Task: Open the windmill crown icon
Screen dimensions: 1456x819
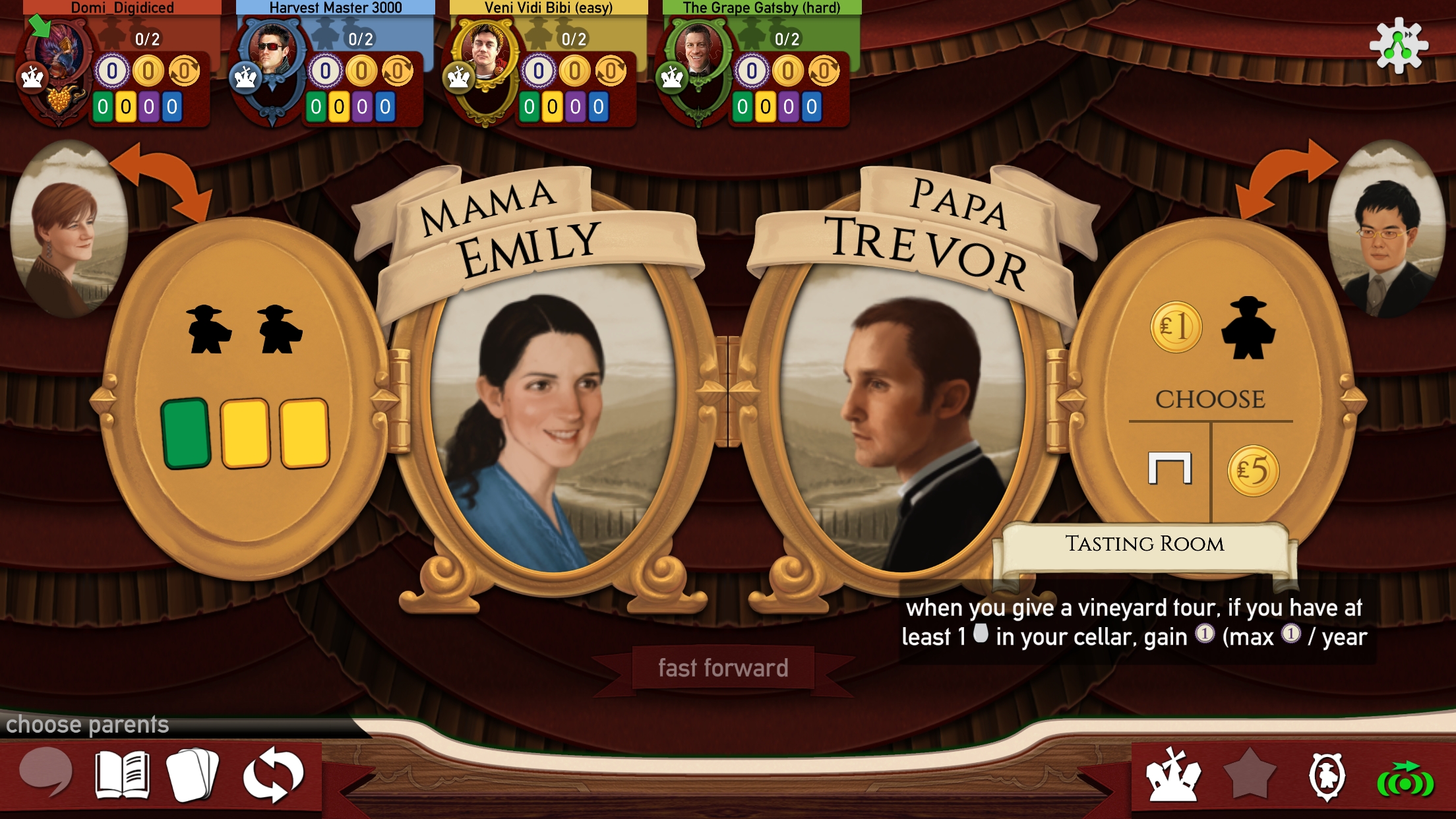Action: tap(1174, 775)
